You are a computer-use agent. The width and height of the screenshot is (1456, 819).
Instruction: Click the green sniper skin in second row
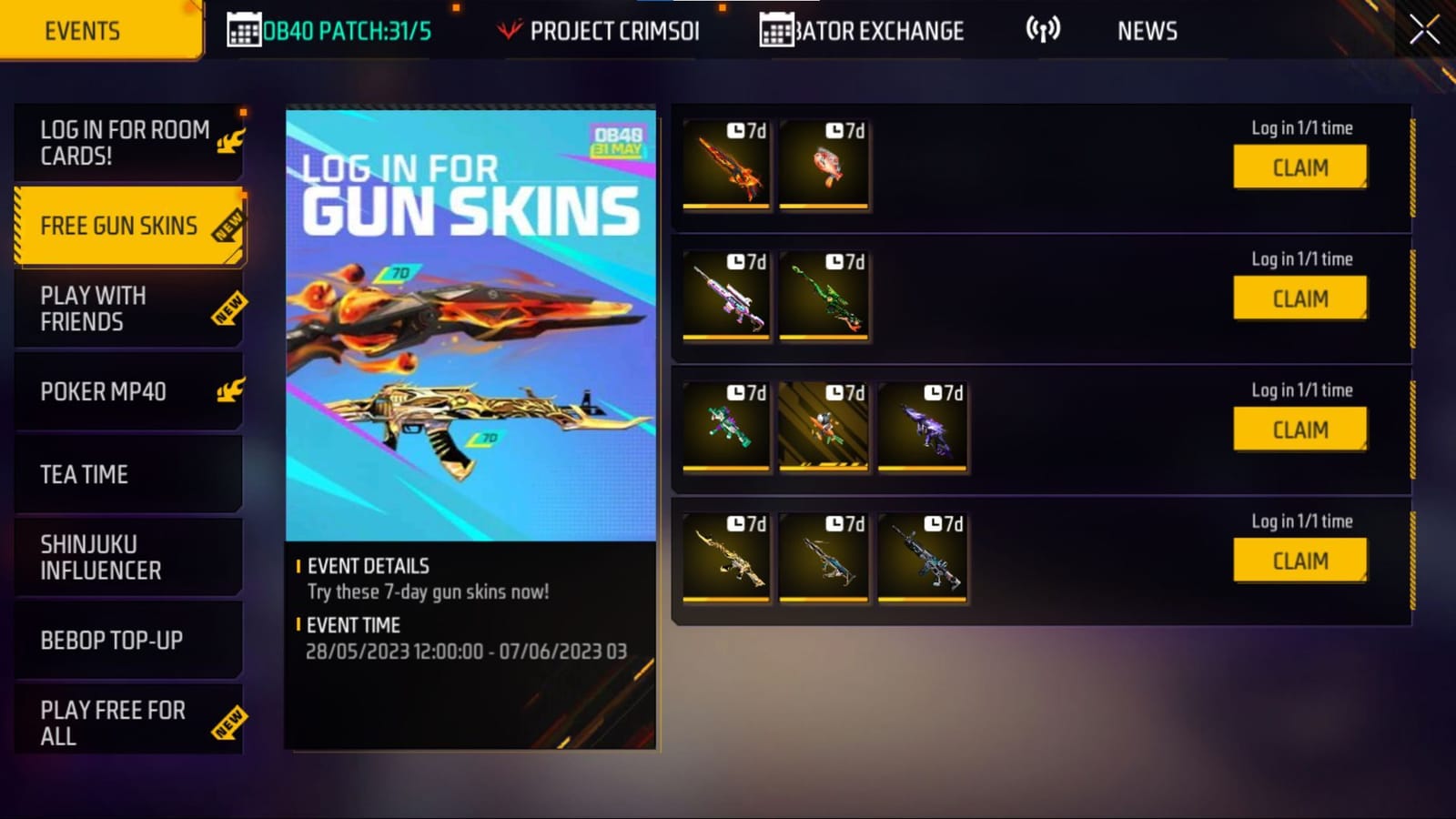tap(824, 296)
